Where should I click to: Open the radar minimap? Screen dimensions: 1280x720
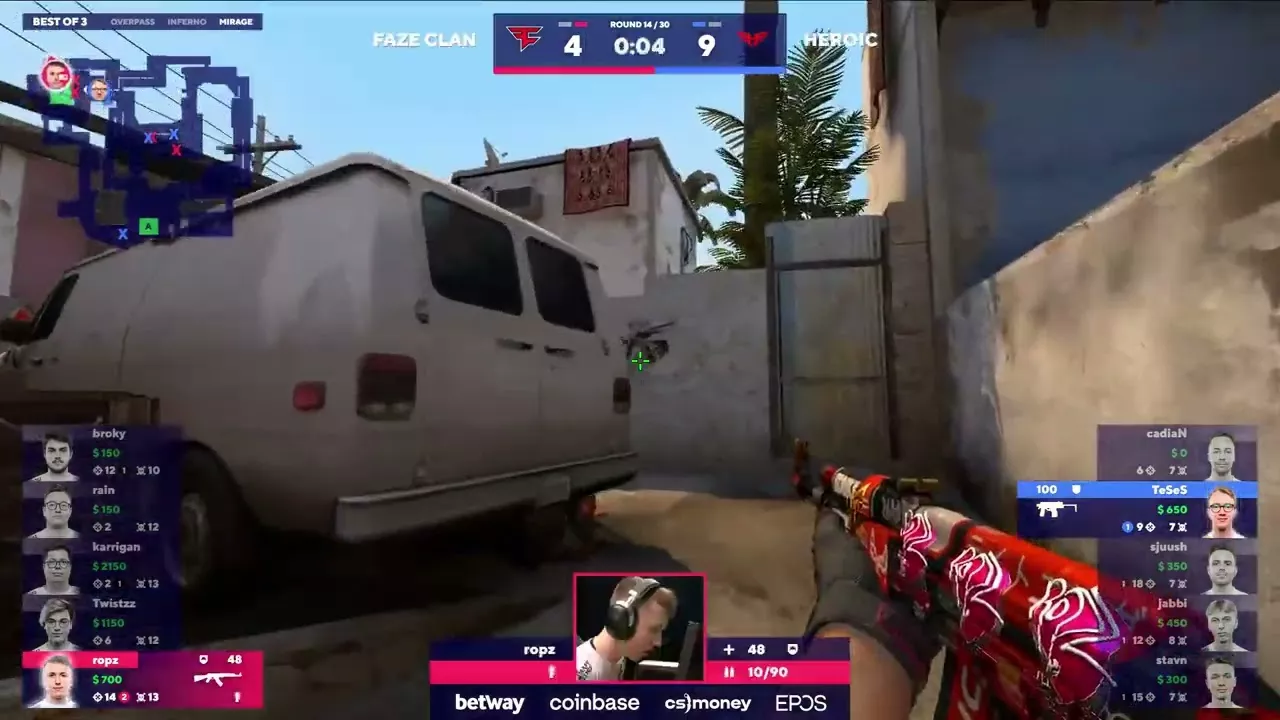pos(138,145)
